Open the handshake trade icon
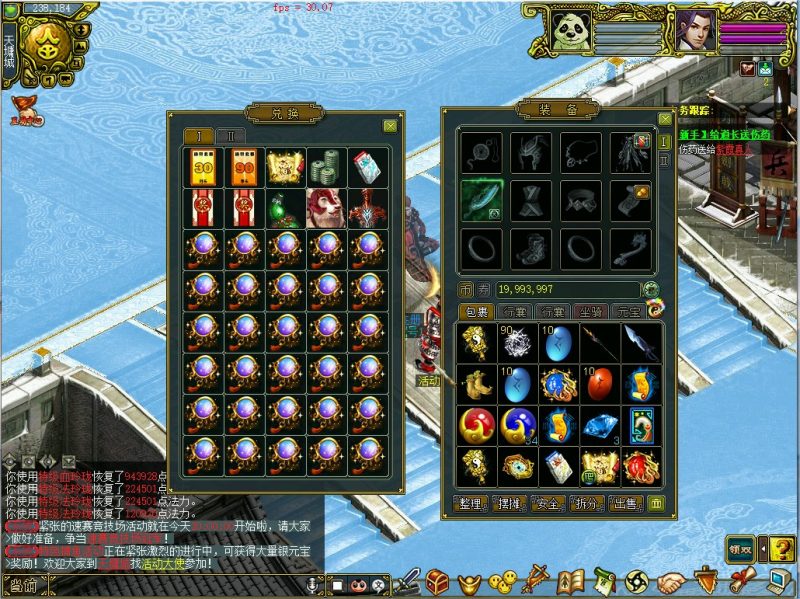The height and width of the screenshot is (599, 800). click(671, 580)
